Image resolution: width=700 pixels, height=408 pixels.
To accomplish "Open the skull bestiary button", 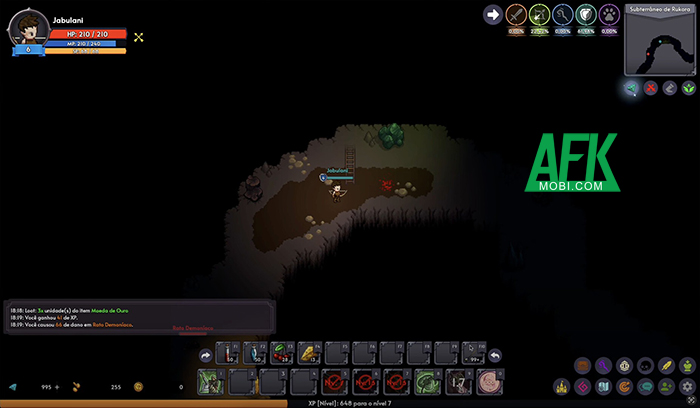I will pyautogui.click(x=645, y=365).
